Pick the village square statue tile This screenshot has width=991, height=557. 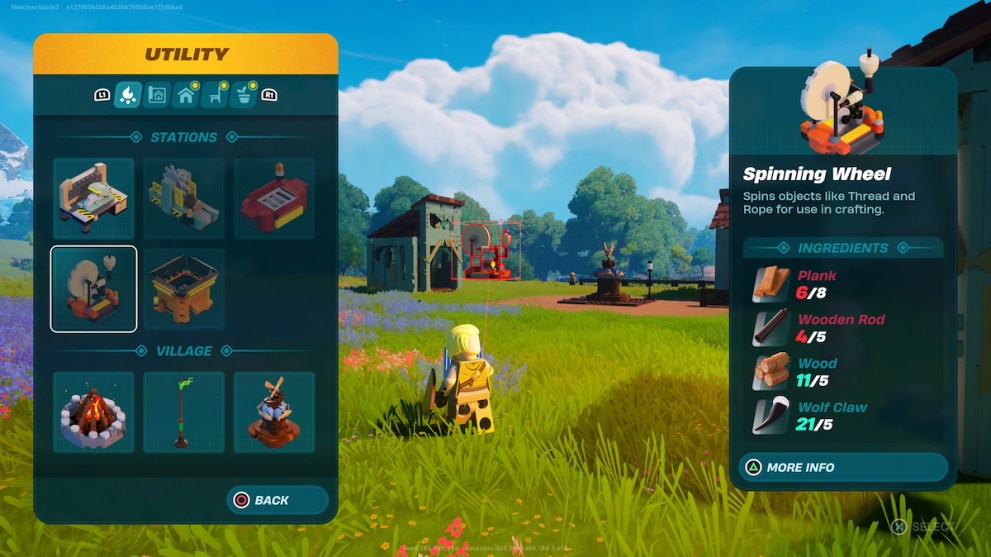coord(274,411)
